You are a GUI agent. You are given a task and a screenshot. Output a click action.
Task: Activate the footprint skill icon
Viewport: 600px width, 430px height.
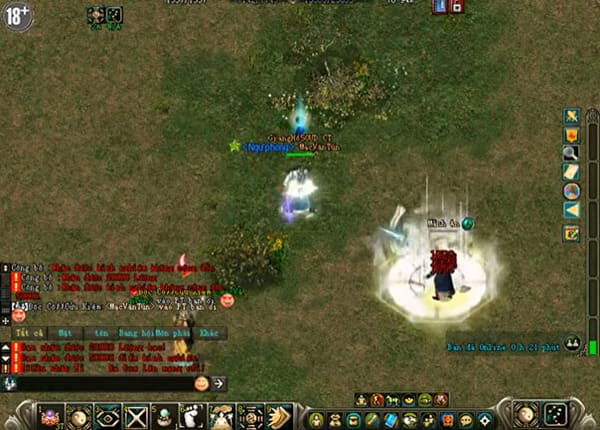[x=192, y=416]
